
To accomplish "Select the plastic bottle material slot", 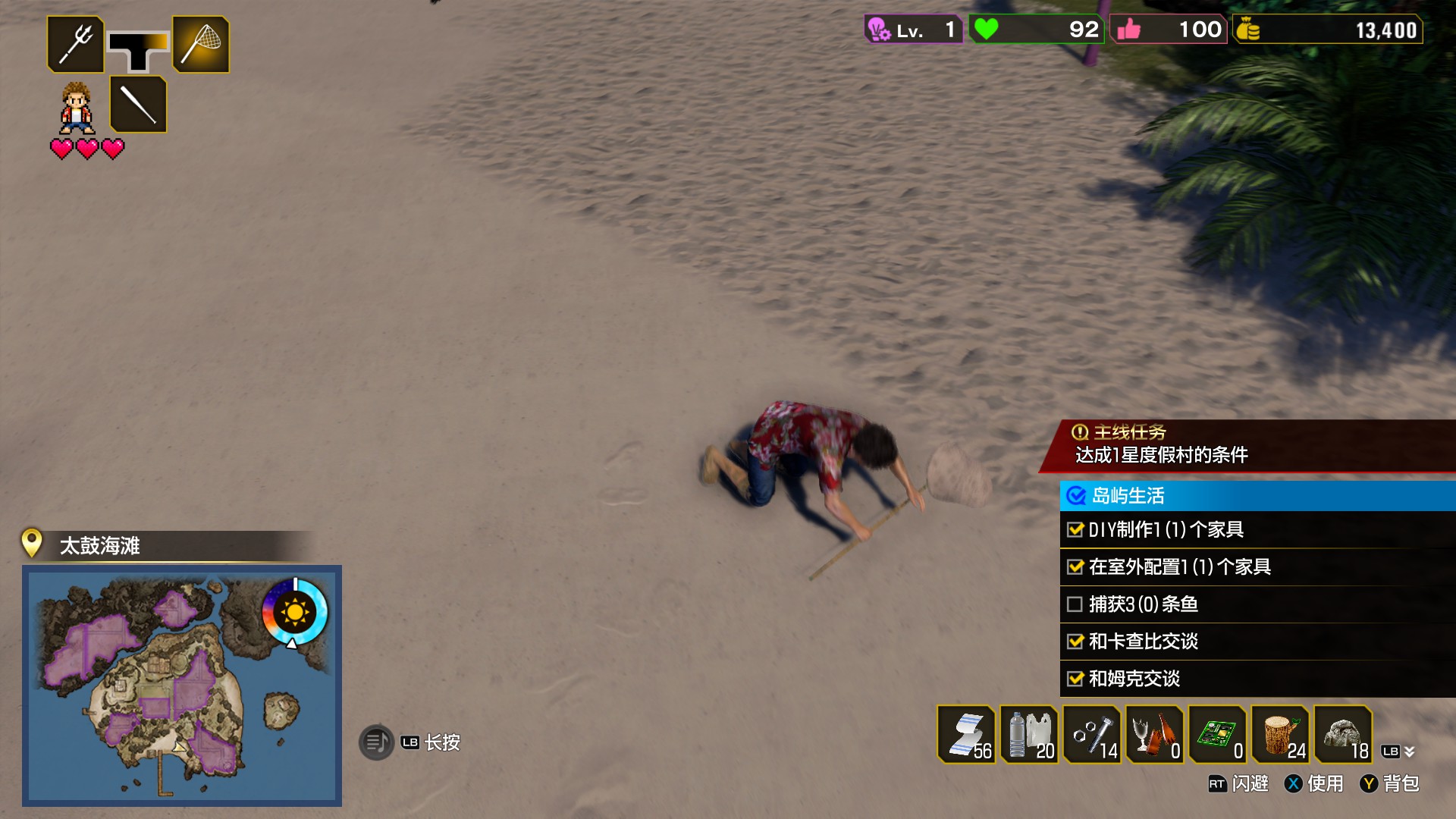I will [x=1029, y=734].
